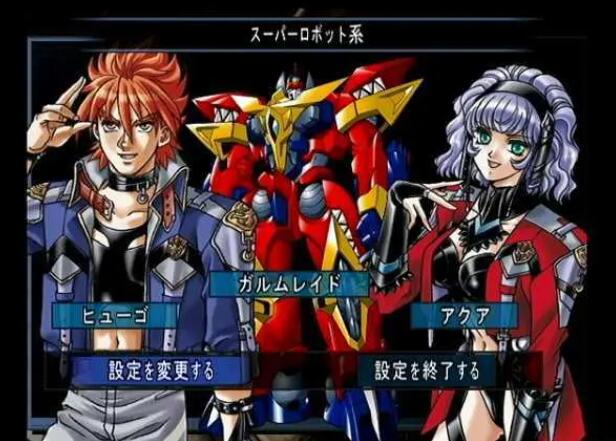Select the ガルムレイド robot name label
The image size is (616, 441).
[x=288, y=284]
